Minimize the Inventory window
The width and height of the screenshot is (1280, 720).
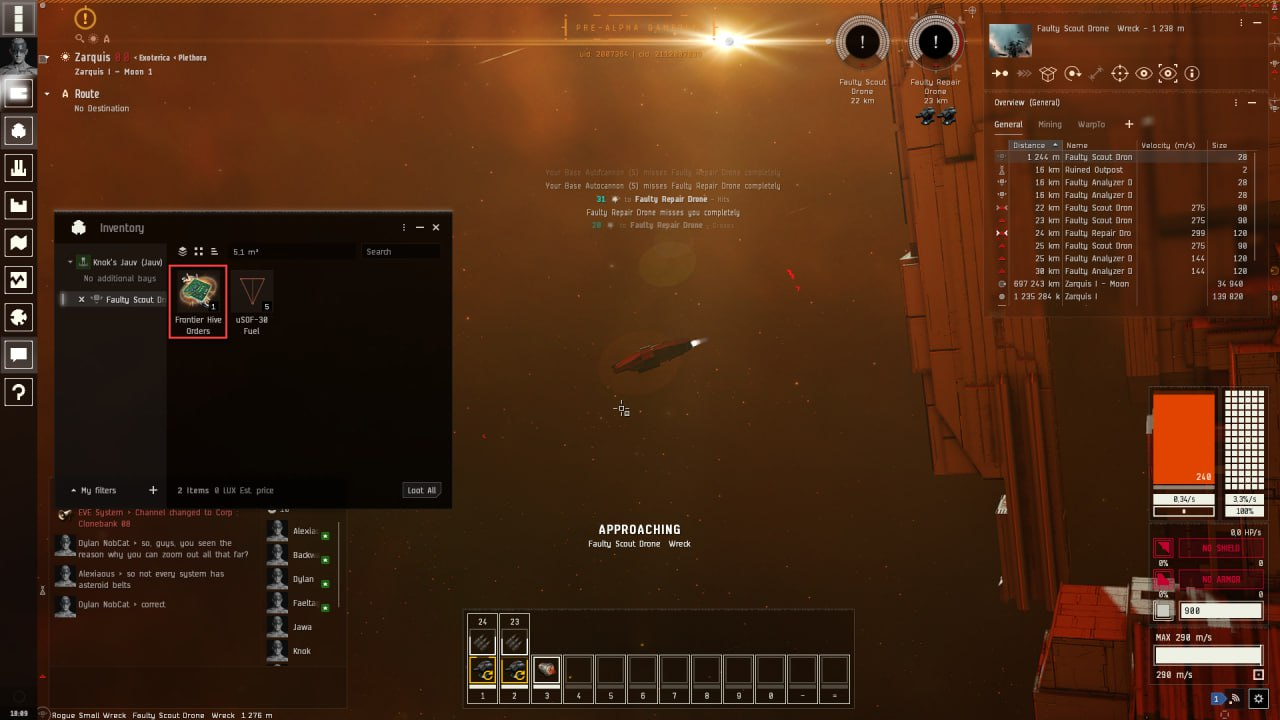[x=420, y=228]
